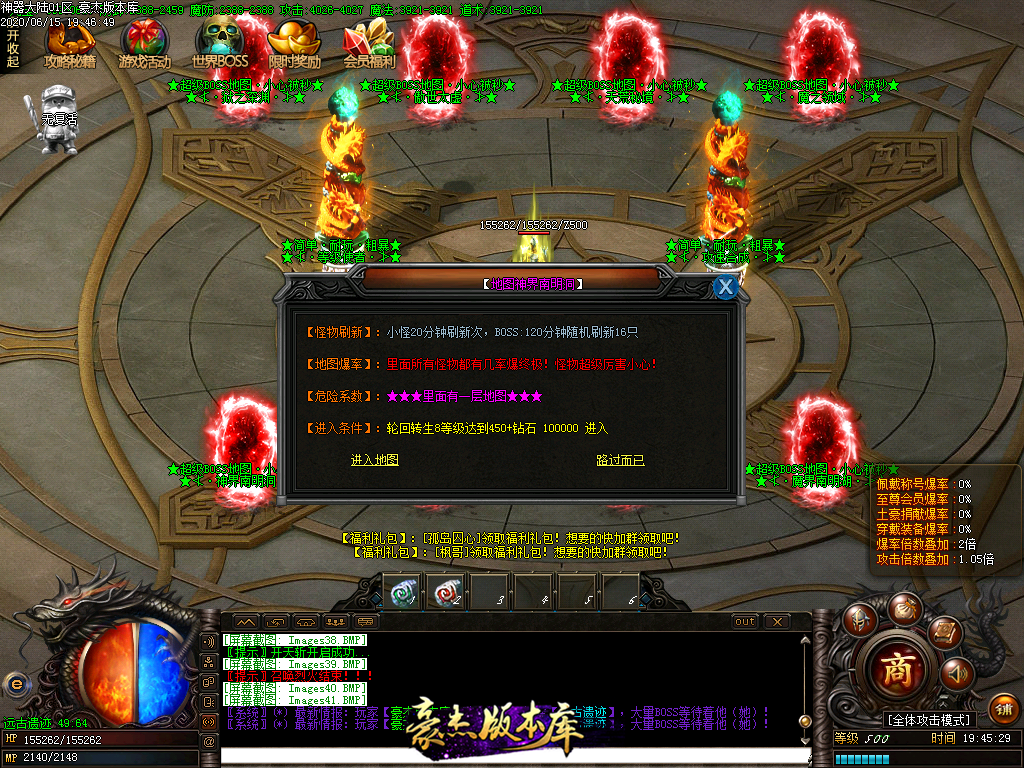This screenshot has height=768, width=1024.
Task: Open the helmet character equipment icon
Action: (859, 621)
